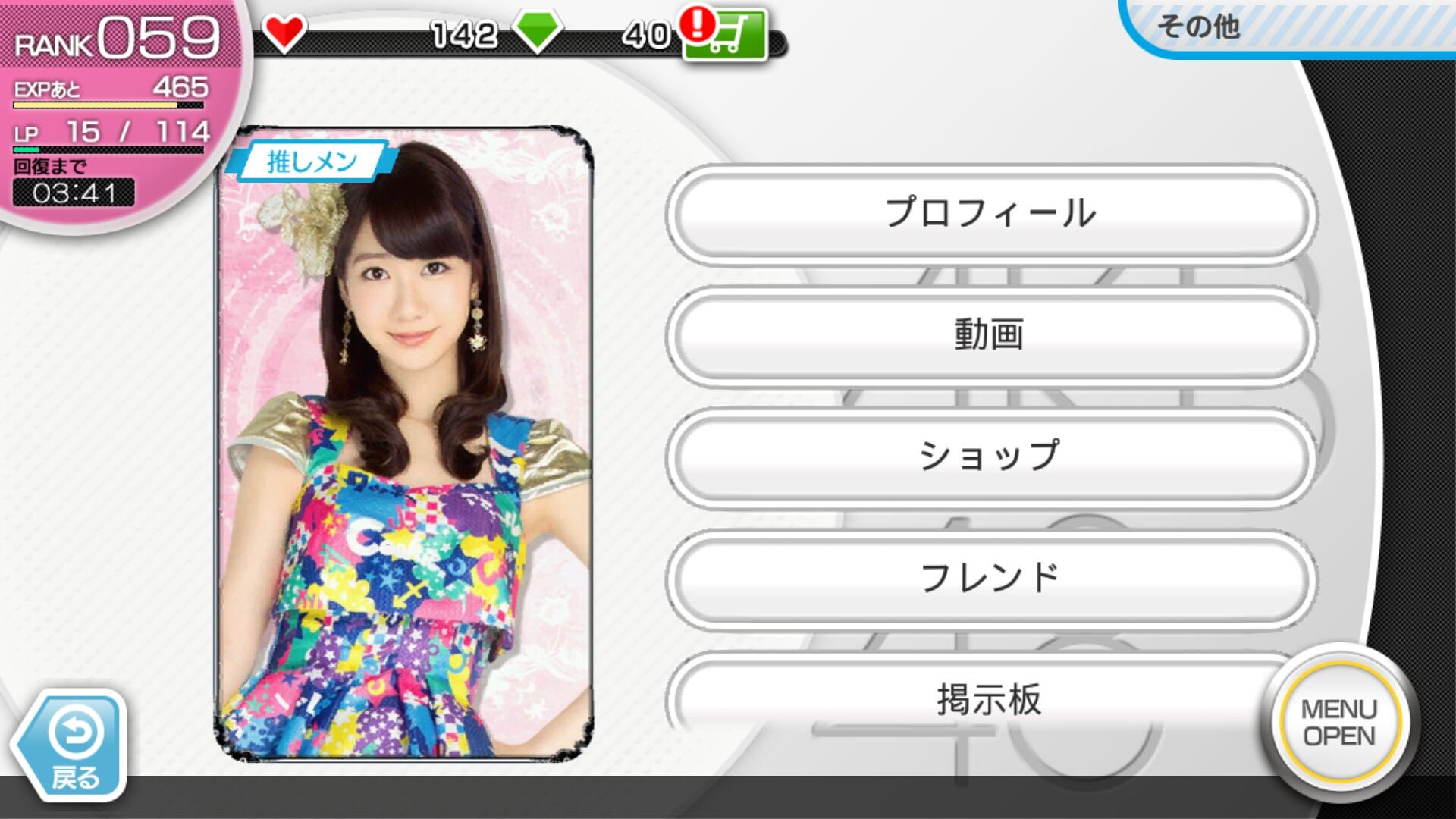This screenshot has width=1456, height=819.
Task: Go back with the 戻る button
Action: coord(74,746)
